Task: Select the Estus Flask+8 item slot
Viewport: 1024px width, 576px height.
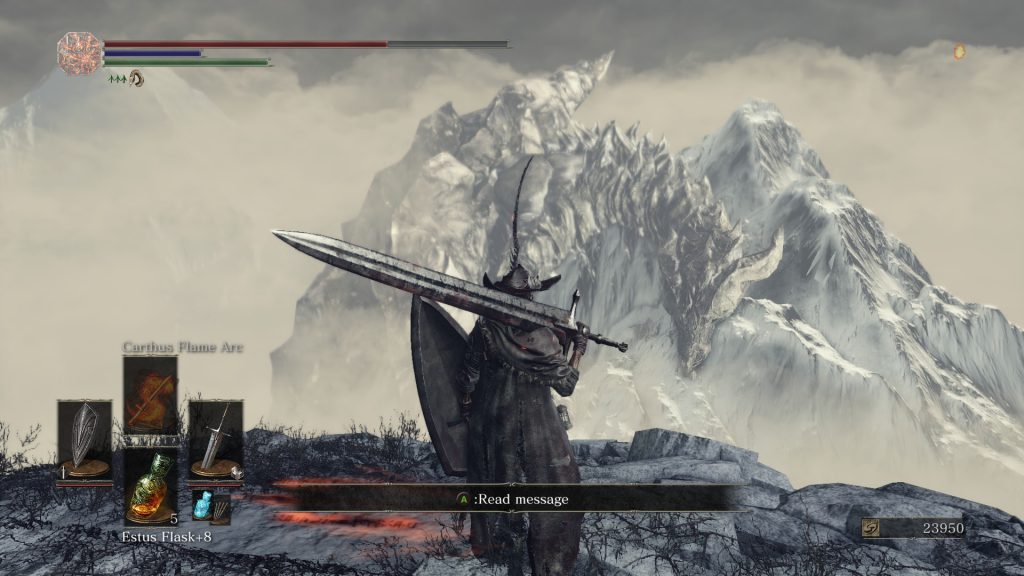Action: point(150,486)
